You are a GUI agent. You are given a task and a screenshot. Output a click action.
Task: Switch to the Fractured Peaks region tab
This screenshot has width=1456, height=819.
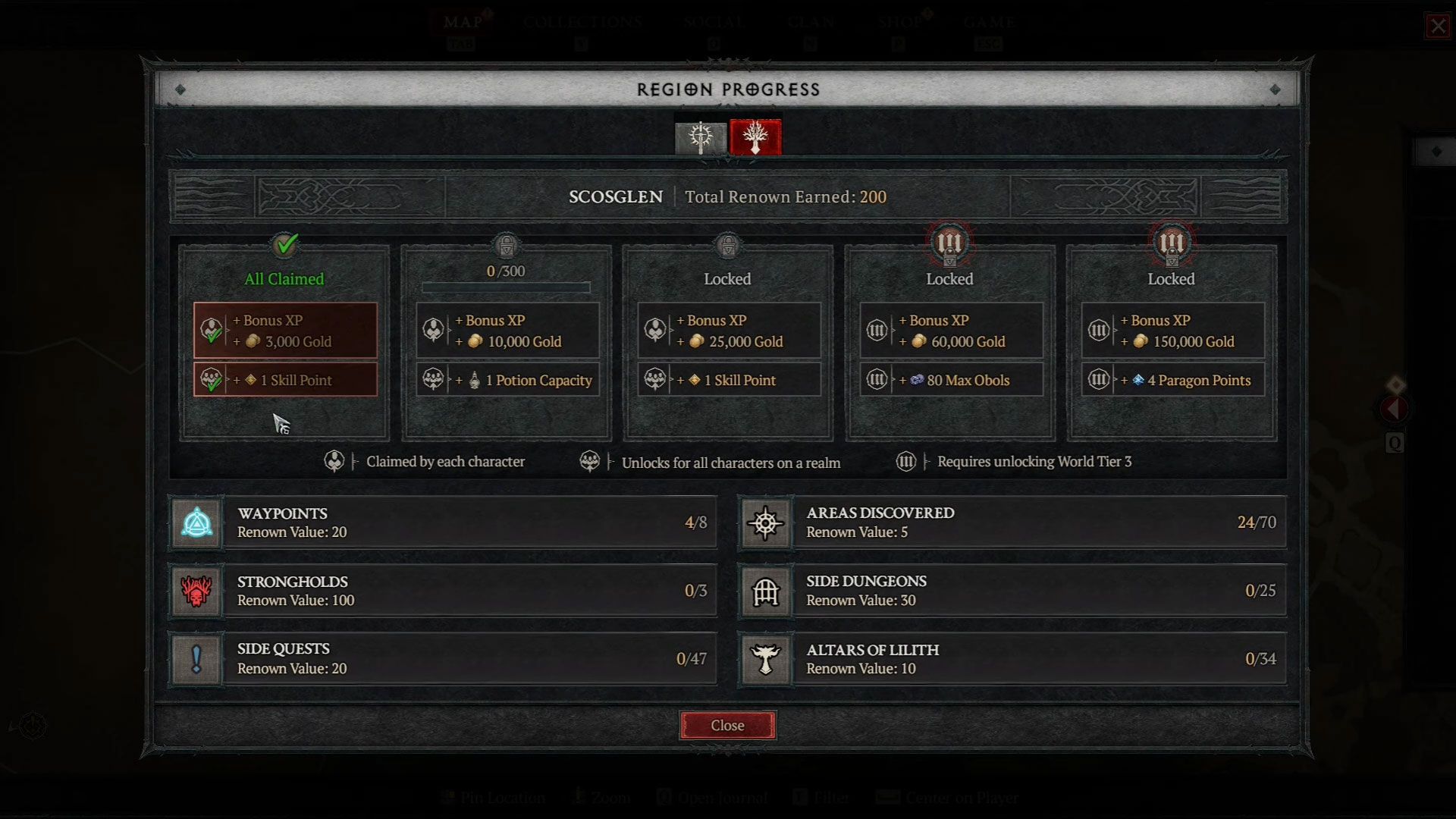[x=701, y=137]
